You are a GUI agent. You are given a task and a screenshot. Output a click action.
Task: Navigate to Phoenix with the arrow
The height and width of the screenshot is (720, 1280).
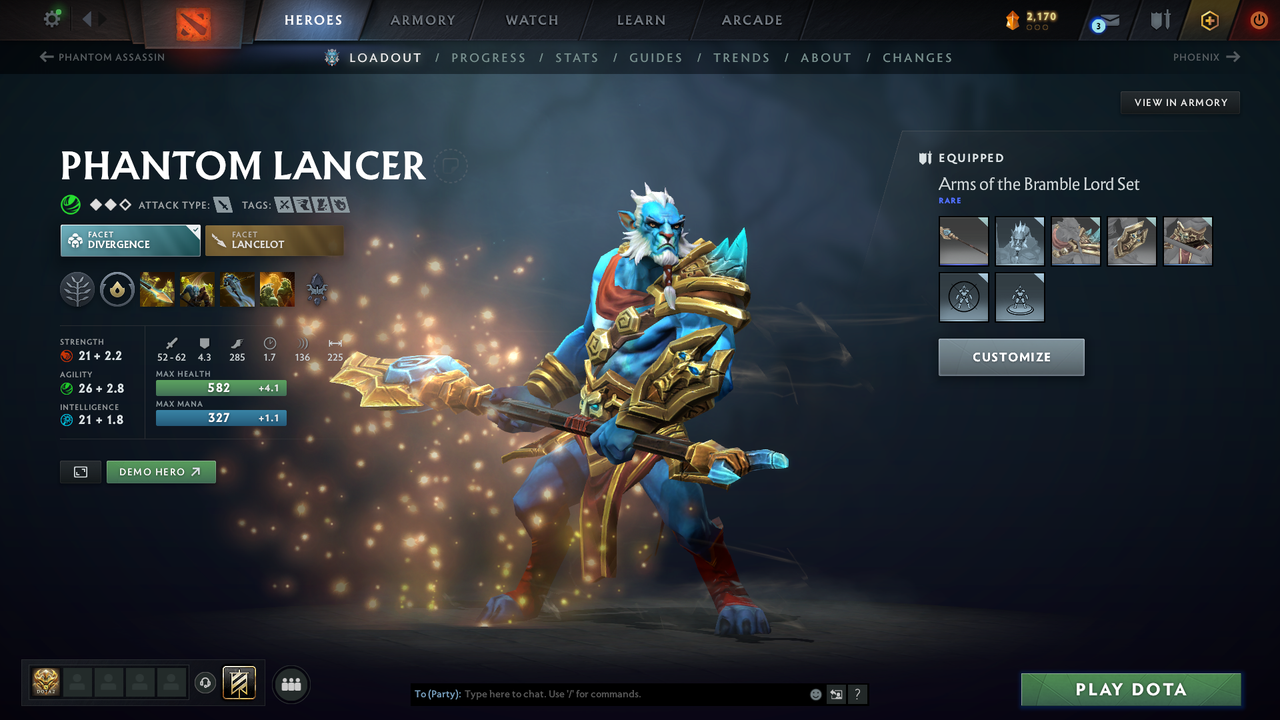[x=1206, y=57]
